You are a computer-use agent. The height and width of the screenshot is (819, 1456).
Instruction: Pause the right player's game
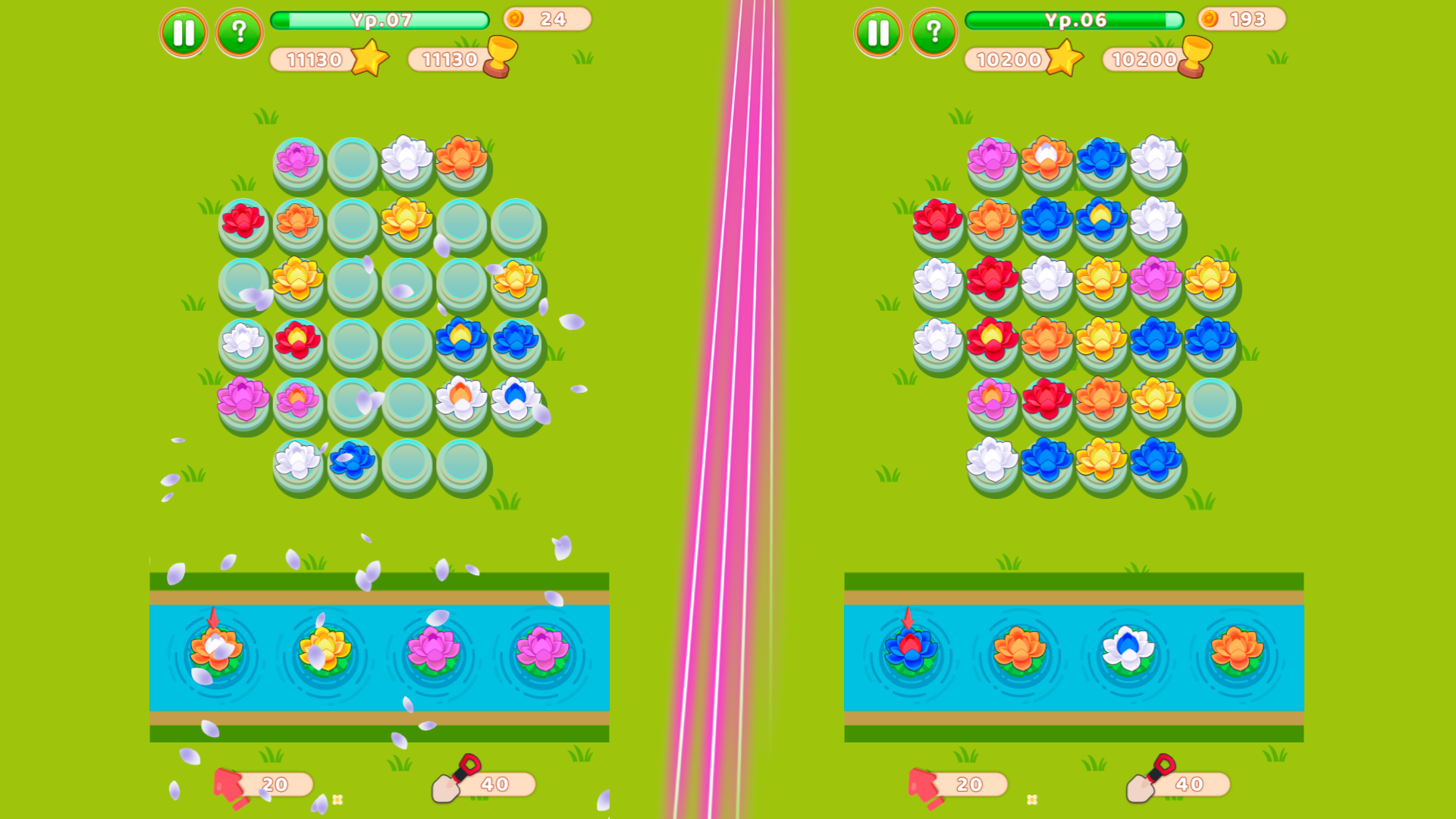pyautogui.click(x=877, y=33)
